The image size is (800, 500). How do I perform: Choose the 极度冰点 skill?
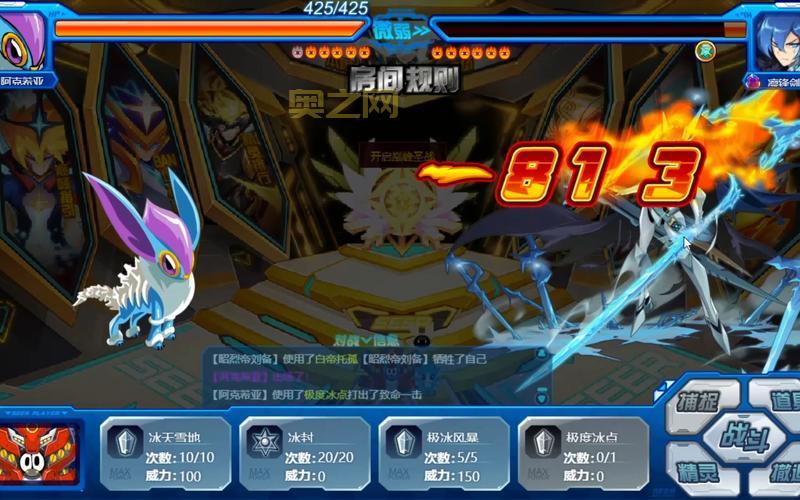pyautogui.click(x=583, y=454)
